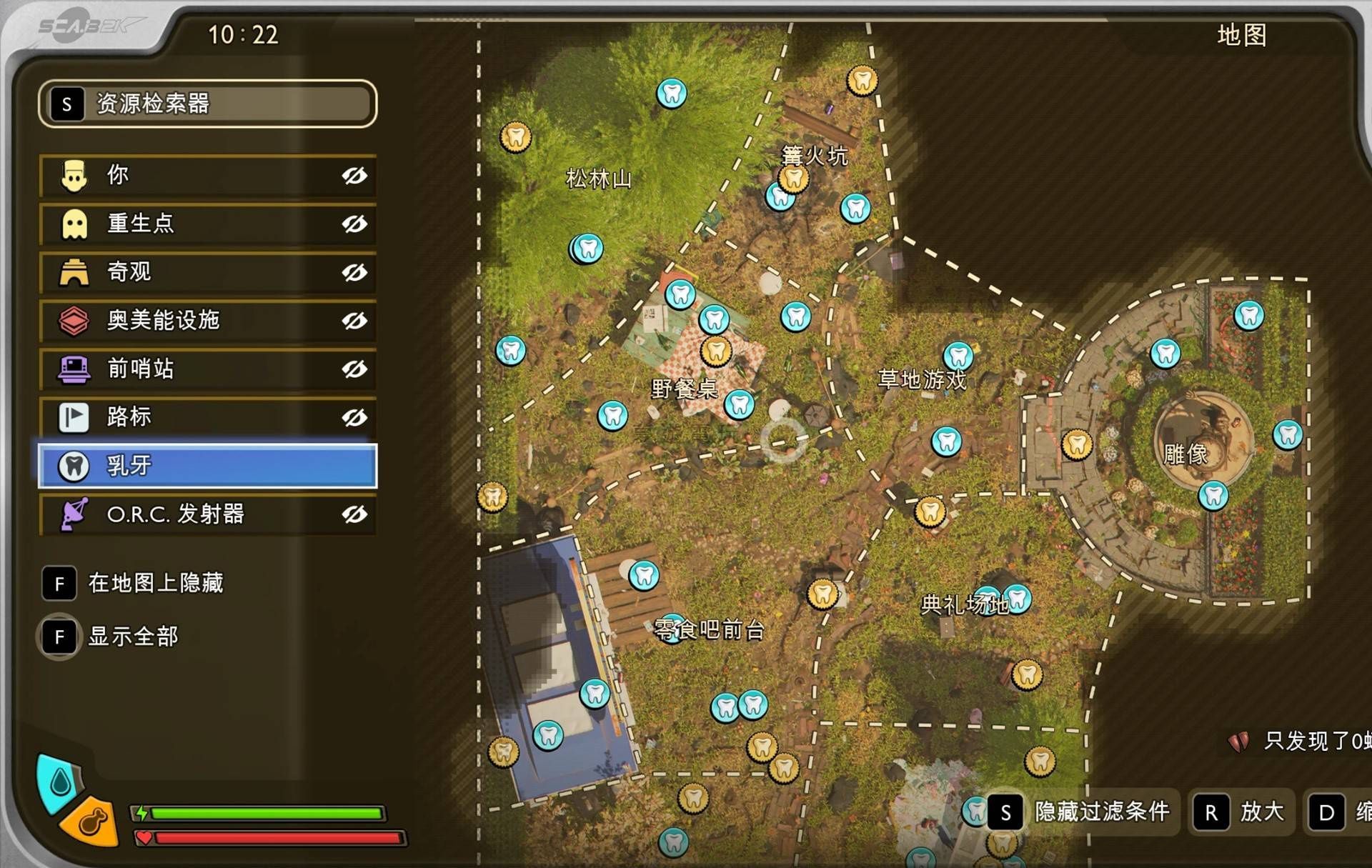This screenshot has width=1372, height=868.
Task: Select the 你 filter entry
Action: pyautogui.click(x=207, y=176)
